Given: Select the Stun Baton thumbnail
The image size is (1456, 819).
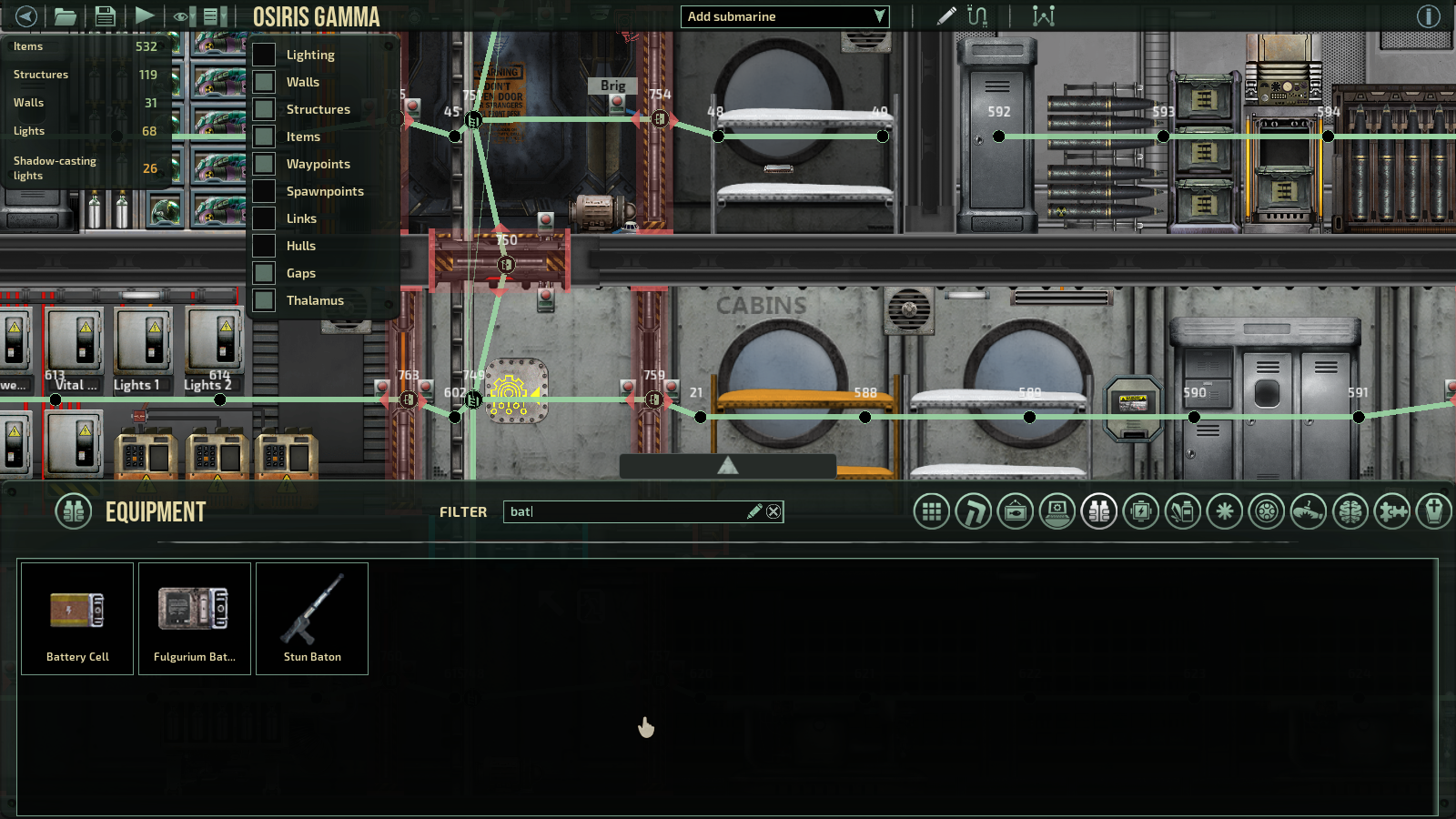Looking at the screenshot, I should [312, 619].
